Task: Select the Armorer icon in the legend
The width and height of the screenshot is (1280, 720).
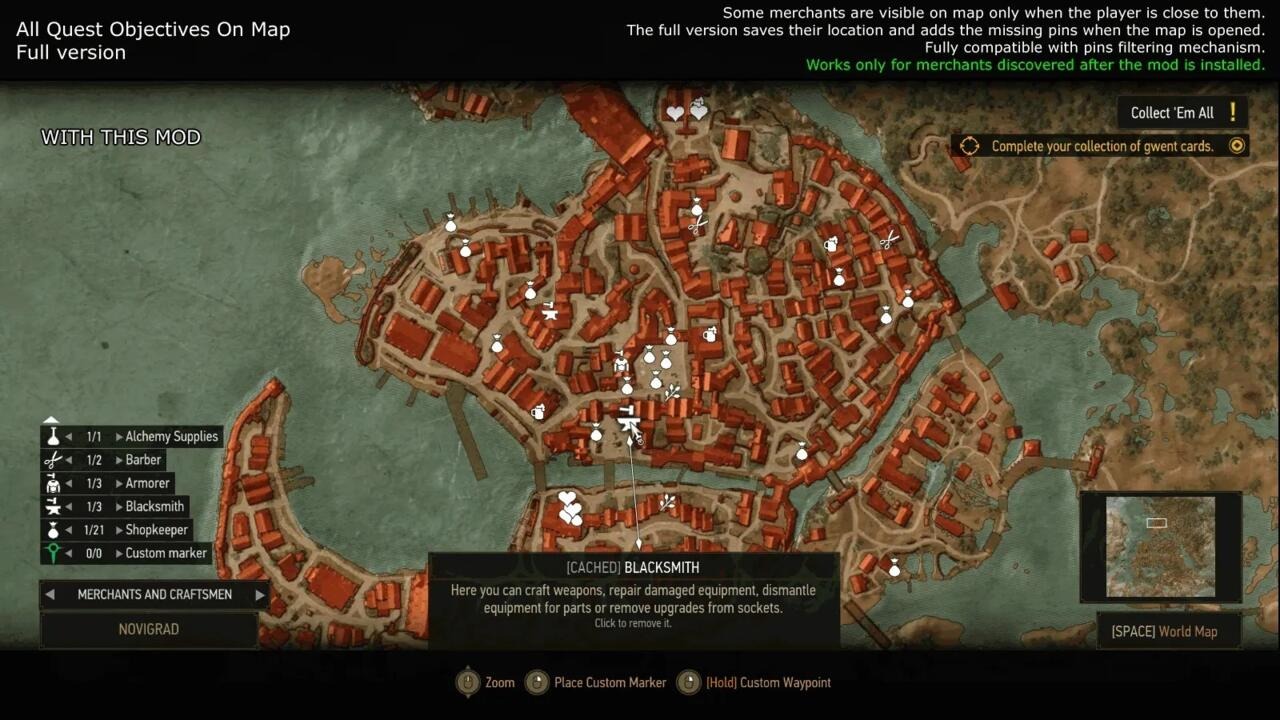Action: tap(54, 482)
